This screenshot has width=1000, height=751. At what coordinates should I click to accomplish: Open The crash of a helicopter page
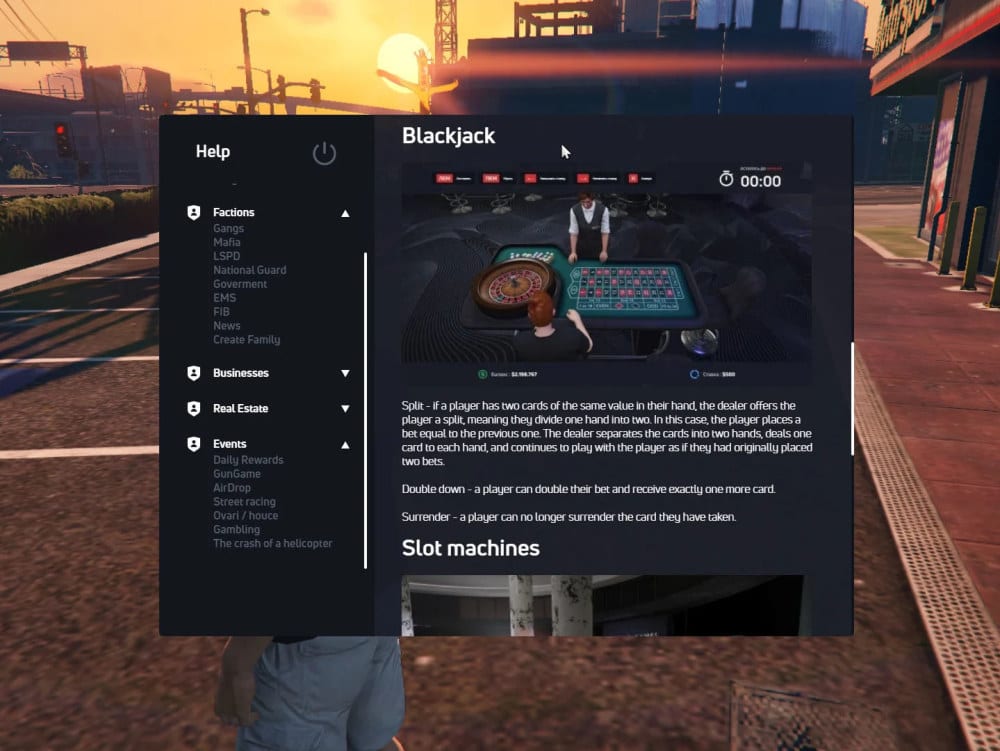point(272,544)
